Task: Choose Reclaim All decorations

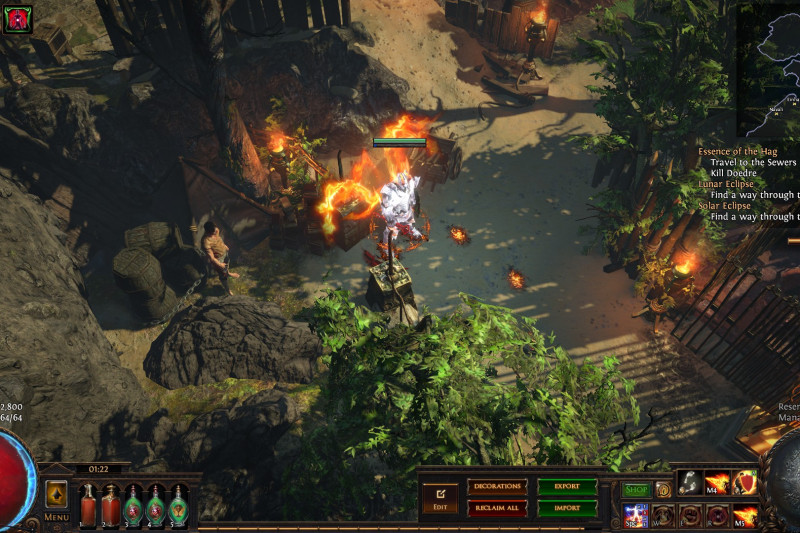Action: 497,508
